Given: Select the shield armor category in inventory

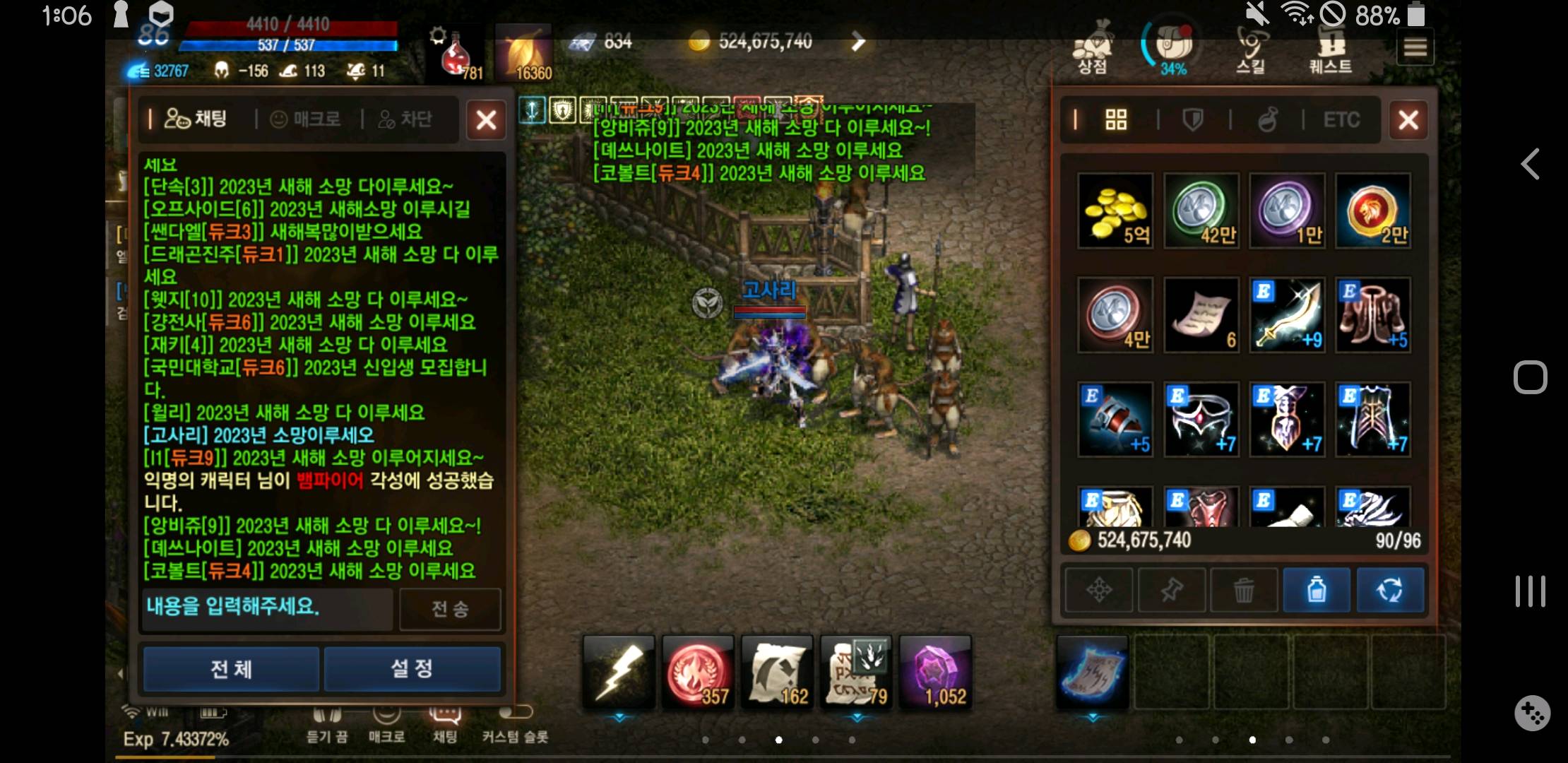Looking at the screenshot, I should (1192, 120).
